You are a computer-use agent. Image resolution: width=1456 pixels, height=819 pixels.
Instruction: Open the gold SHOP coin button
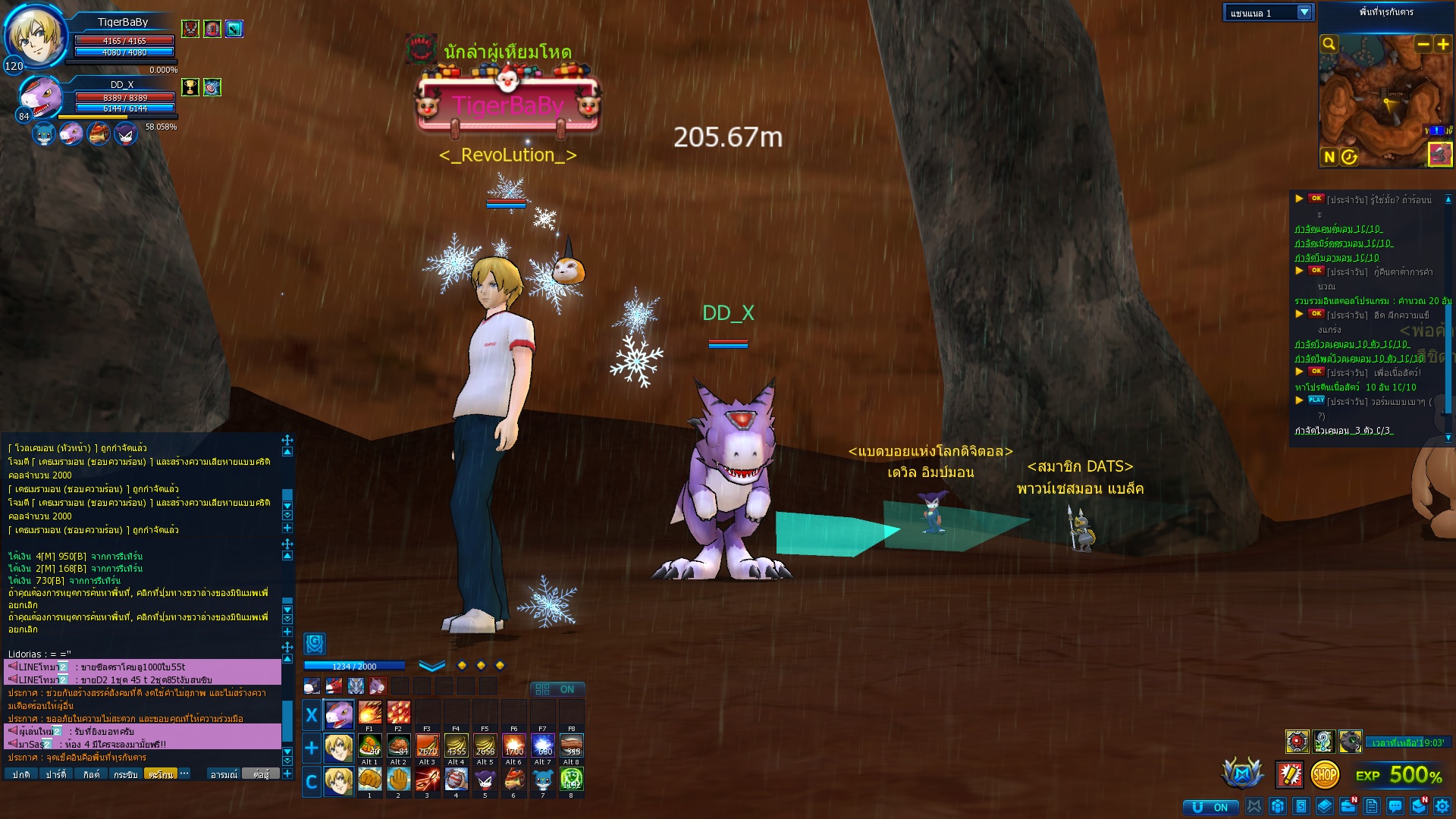point(1325,774)
